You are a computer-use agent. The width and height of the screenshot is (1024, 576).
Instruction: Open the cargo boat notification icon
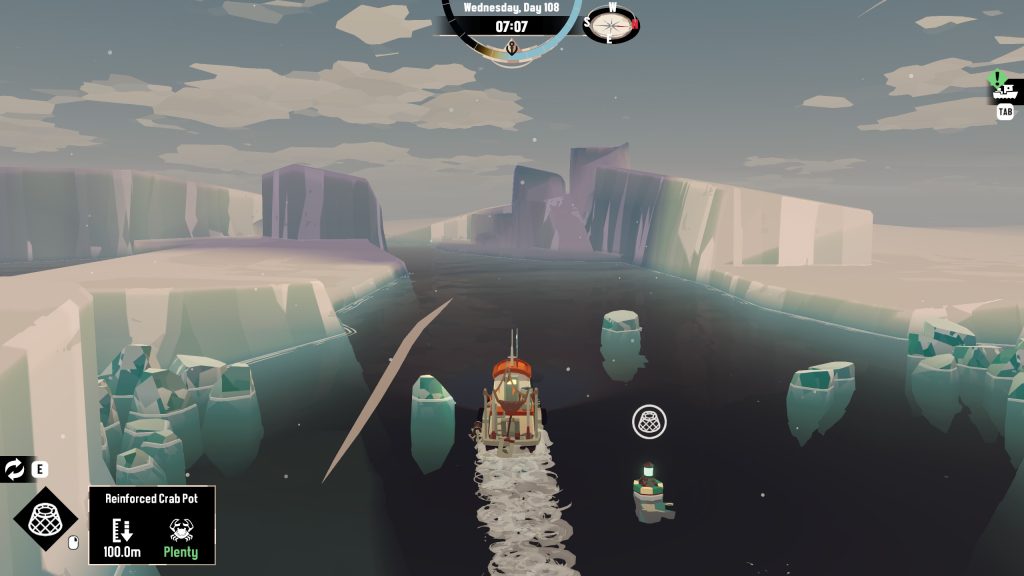pyautogui.click(x=1004, y=88)
